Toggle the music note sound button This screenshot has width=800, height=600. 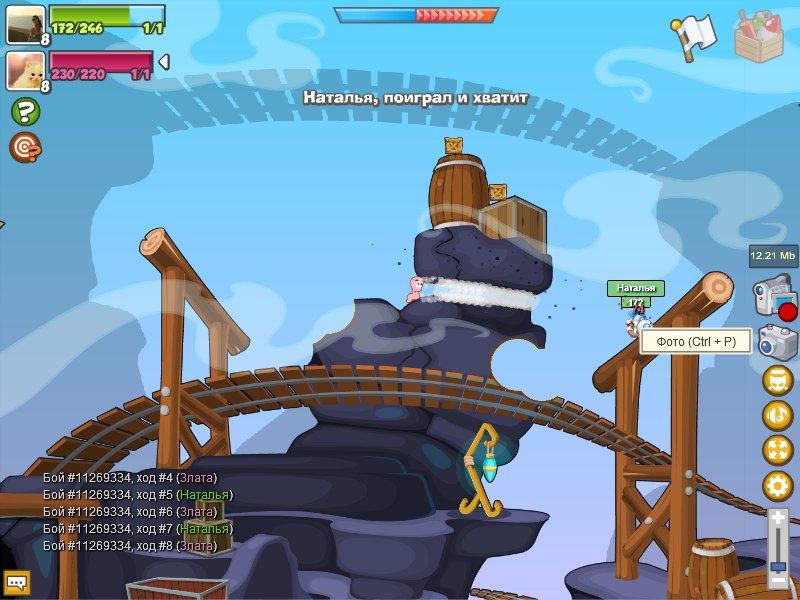[777, 415]
